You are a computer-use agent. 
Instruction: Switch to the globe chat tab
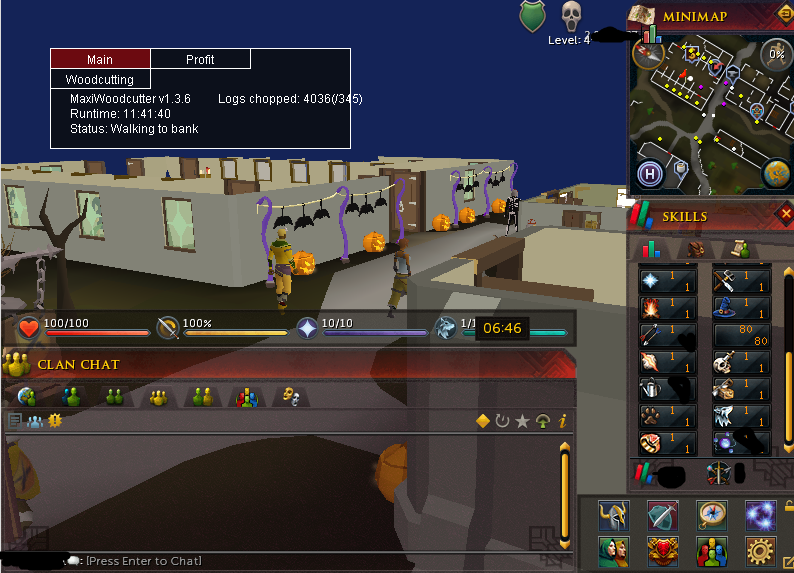(27, 398)
